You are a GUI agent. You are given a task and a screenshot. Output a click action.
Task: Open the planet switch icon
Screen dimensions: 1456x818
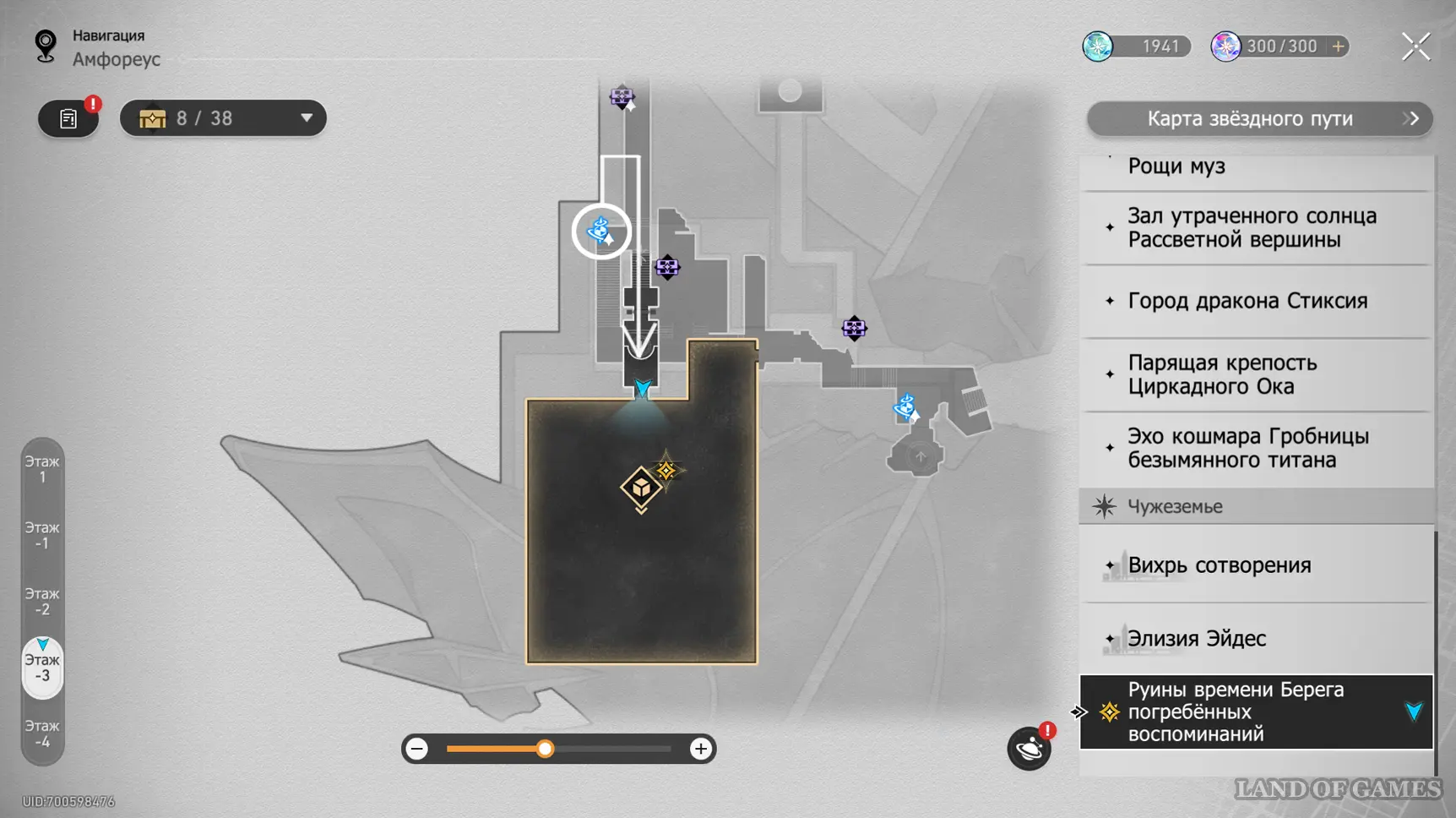[x=1029, y=749]
